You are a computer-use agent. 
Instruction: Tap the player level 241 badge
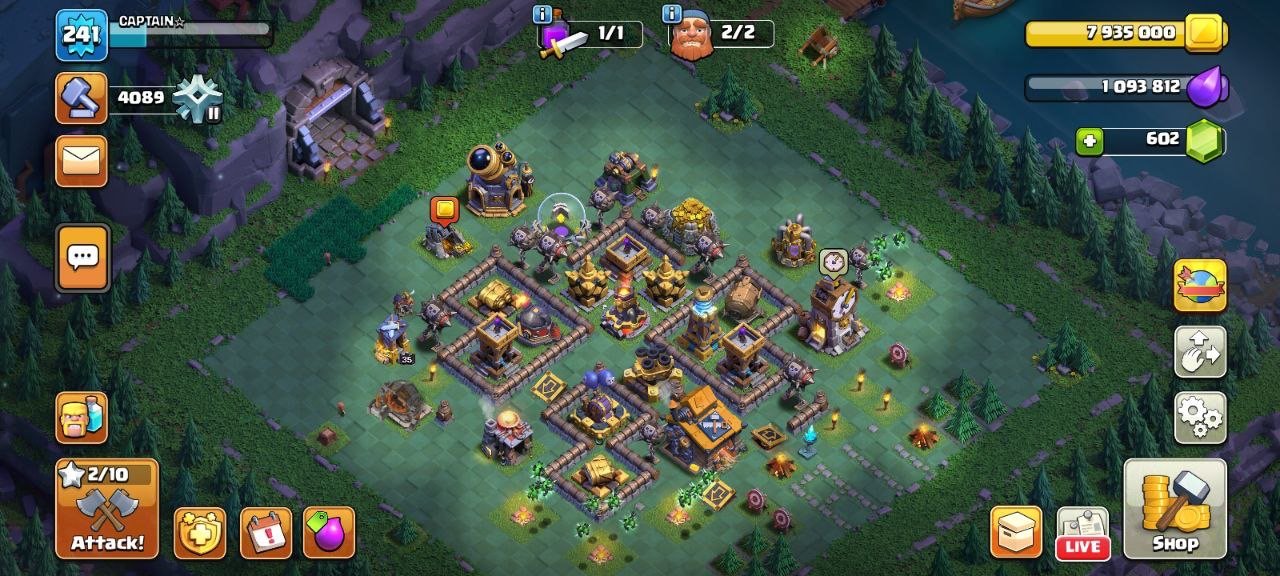81,35
